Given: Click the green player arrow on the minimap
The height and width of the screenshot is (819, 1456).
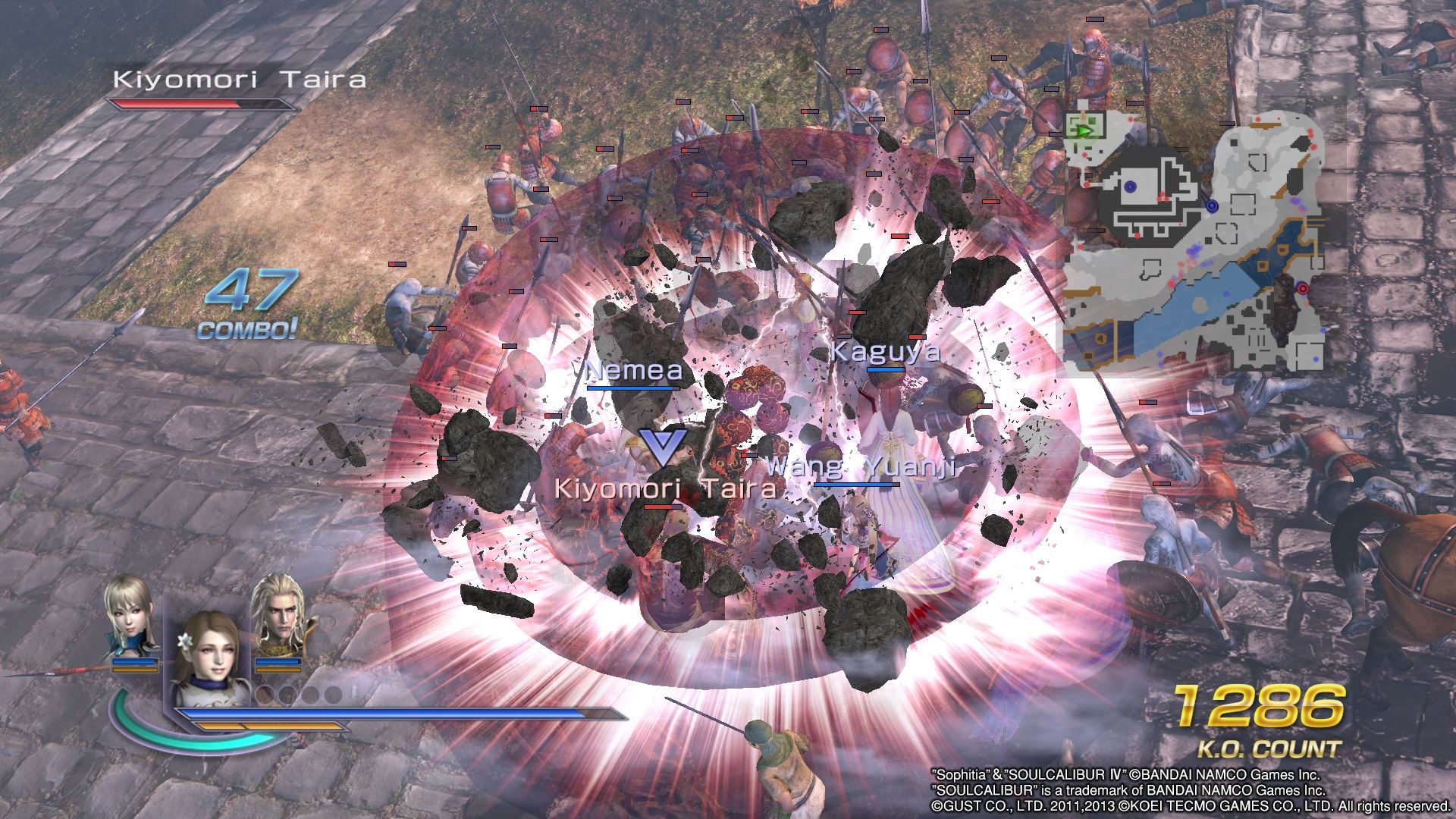Looking at the screenshot, I should point(1085,130).
